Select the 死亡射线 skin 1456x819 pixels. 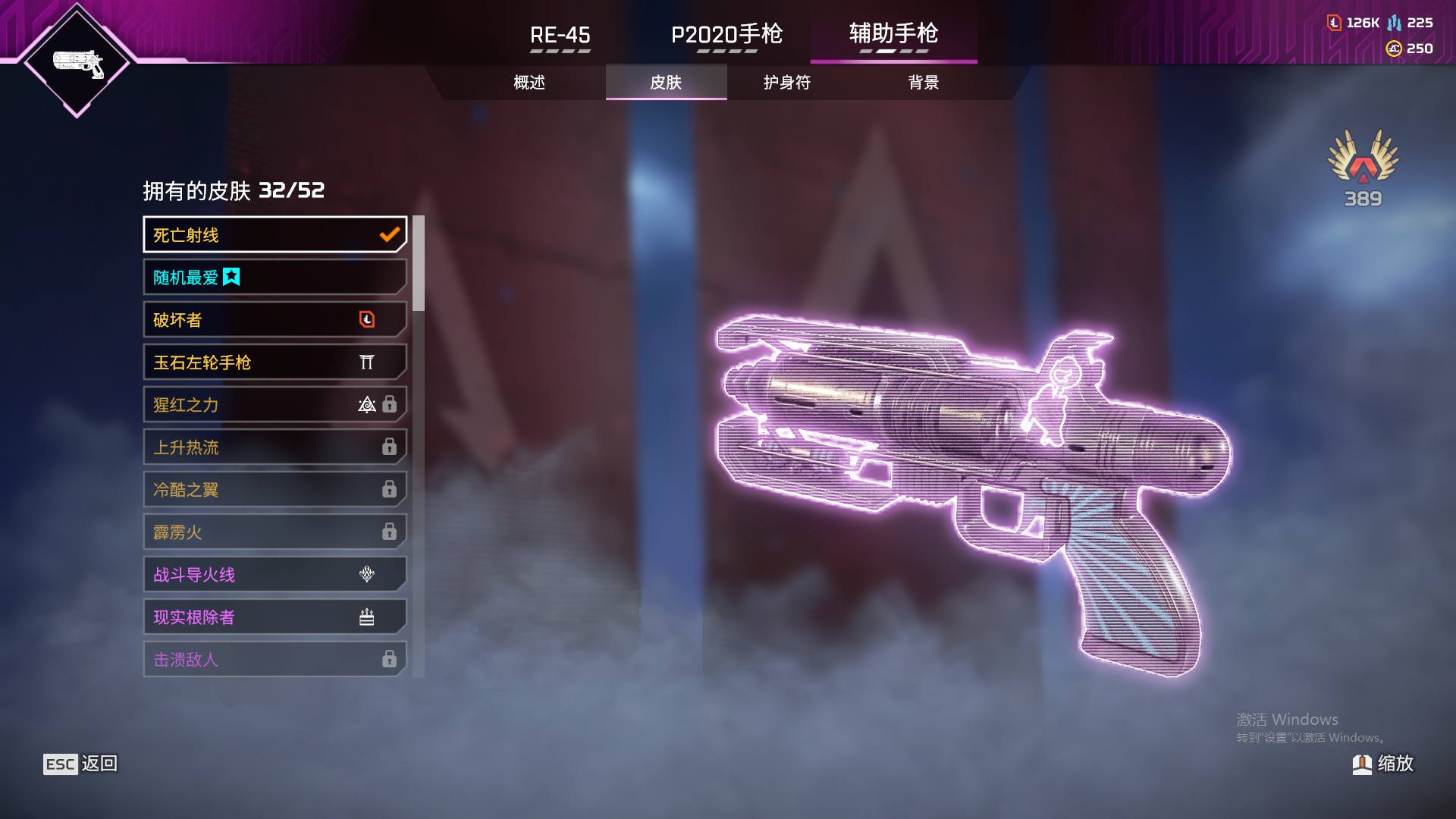tap(275, 235)
